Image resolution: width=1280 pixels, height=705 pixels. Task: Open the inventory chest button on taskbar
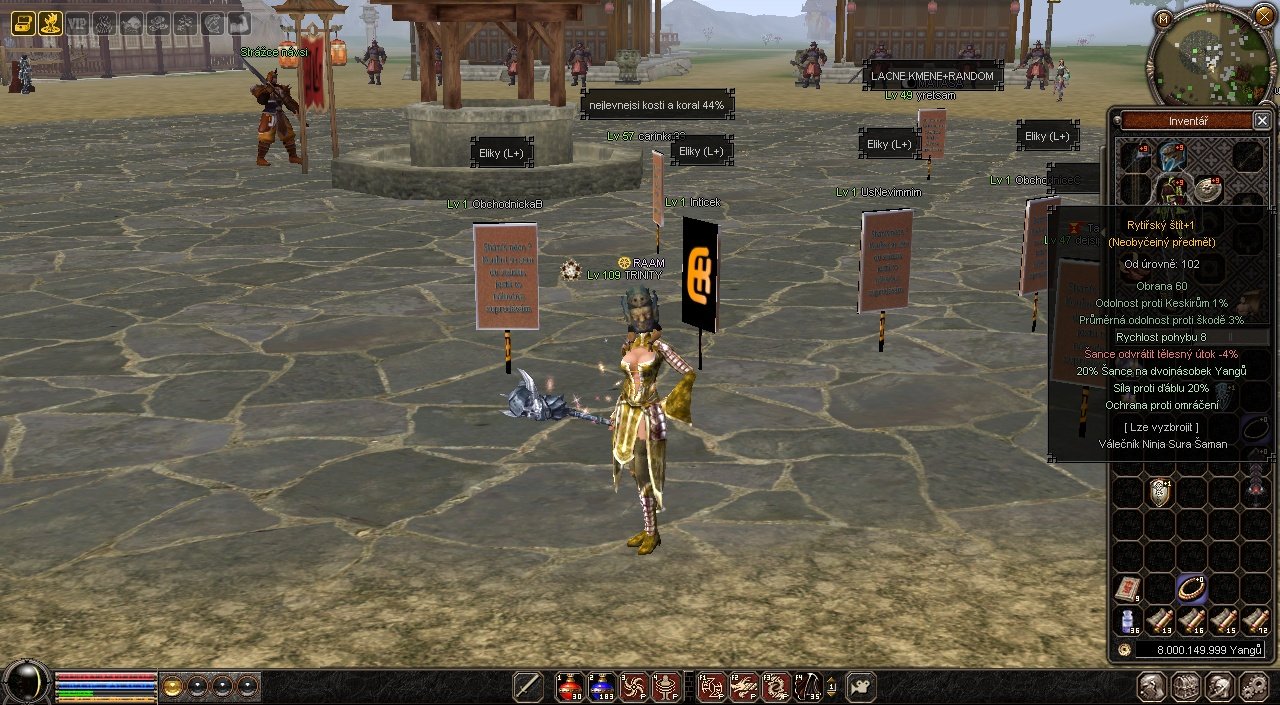[1186, 687]
